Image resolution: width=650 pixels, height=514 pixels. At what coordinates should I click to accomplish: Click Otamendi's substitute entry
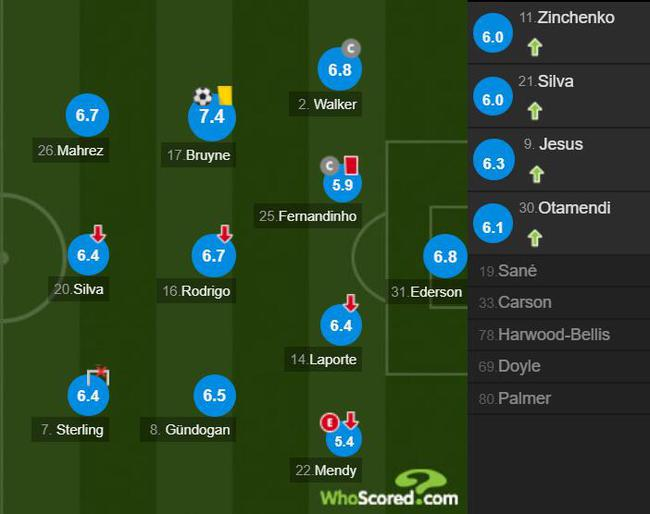[558, 223]
